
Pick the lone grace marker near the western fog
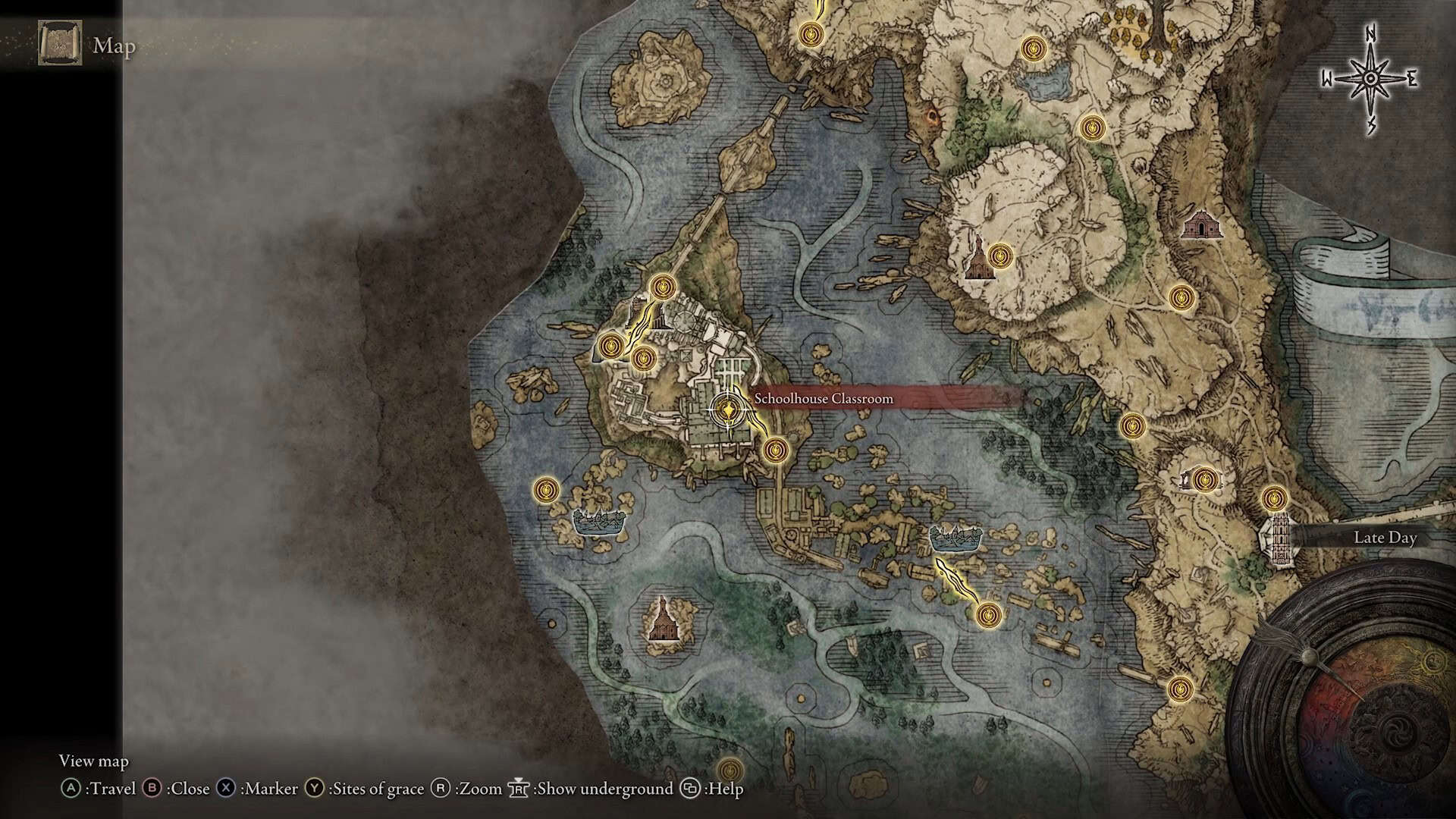click(x=546, y=490)
